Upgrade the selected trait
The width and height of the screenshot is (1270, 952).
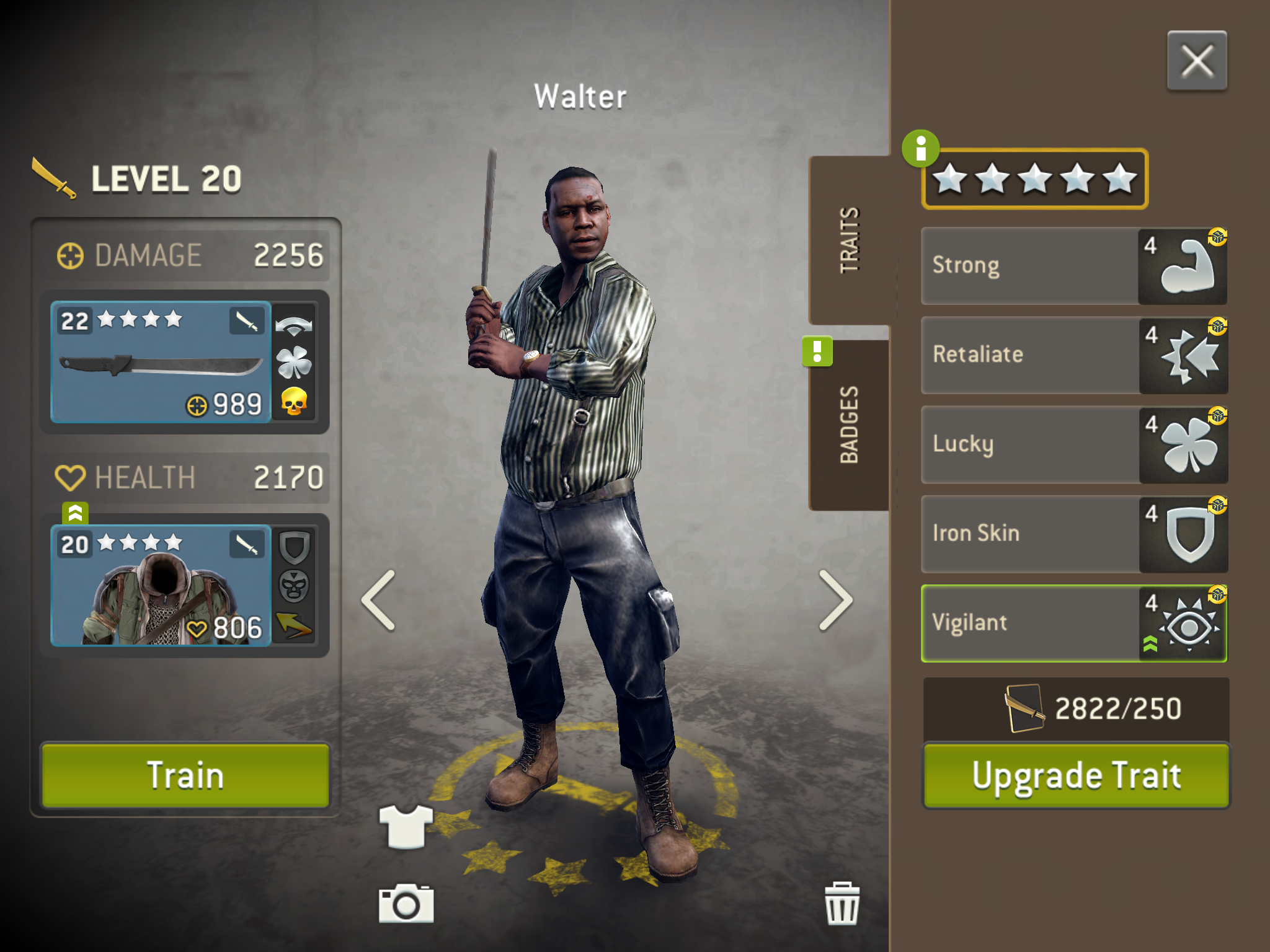(1076, 775)
